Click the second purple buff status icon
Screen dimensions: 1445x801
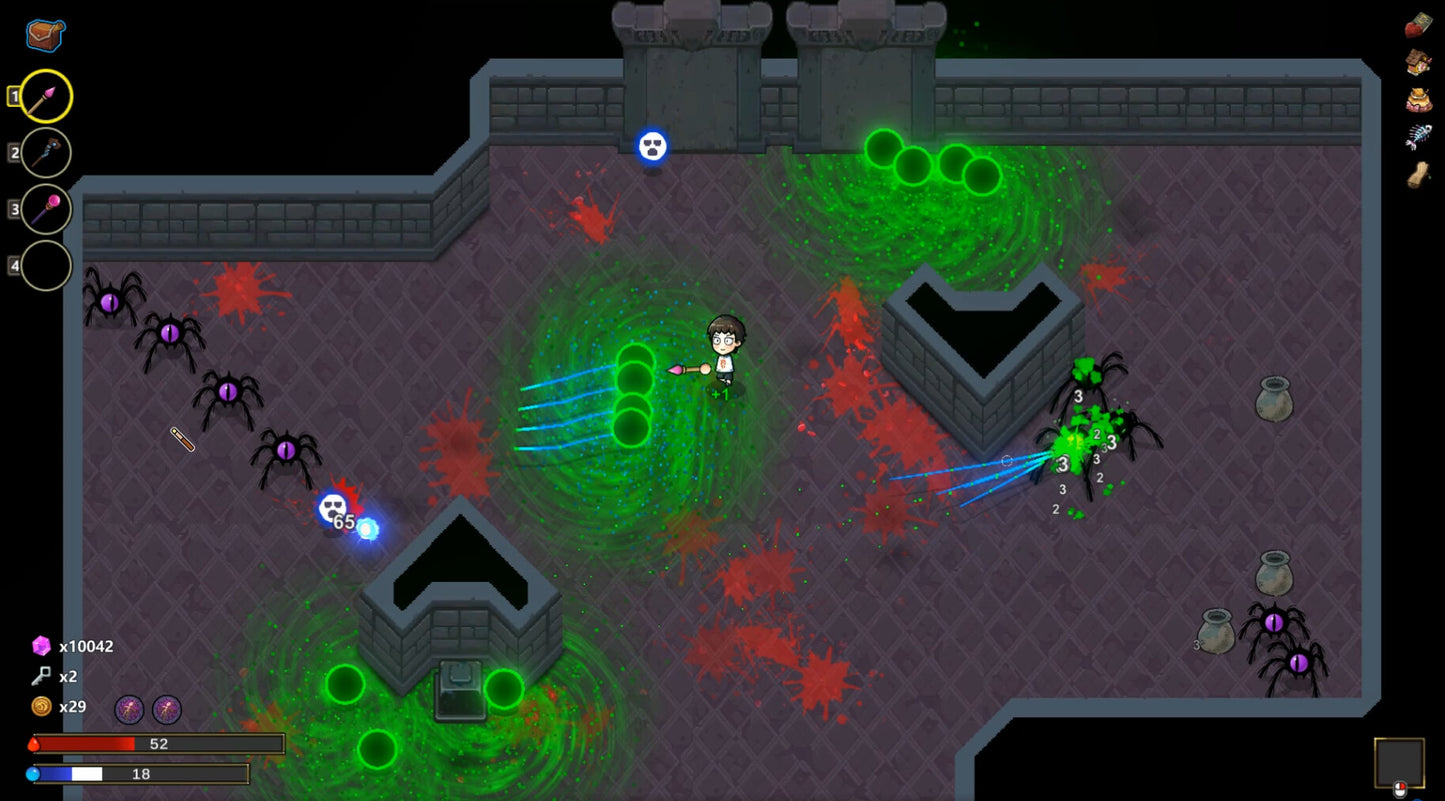166,708
